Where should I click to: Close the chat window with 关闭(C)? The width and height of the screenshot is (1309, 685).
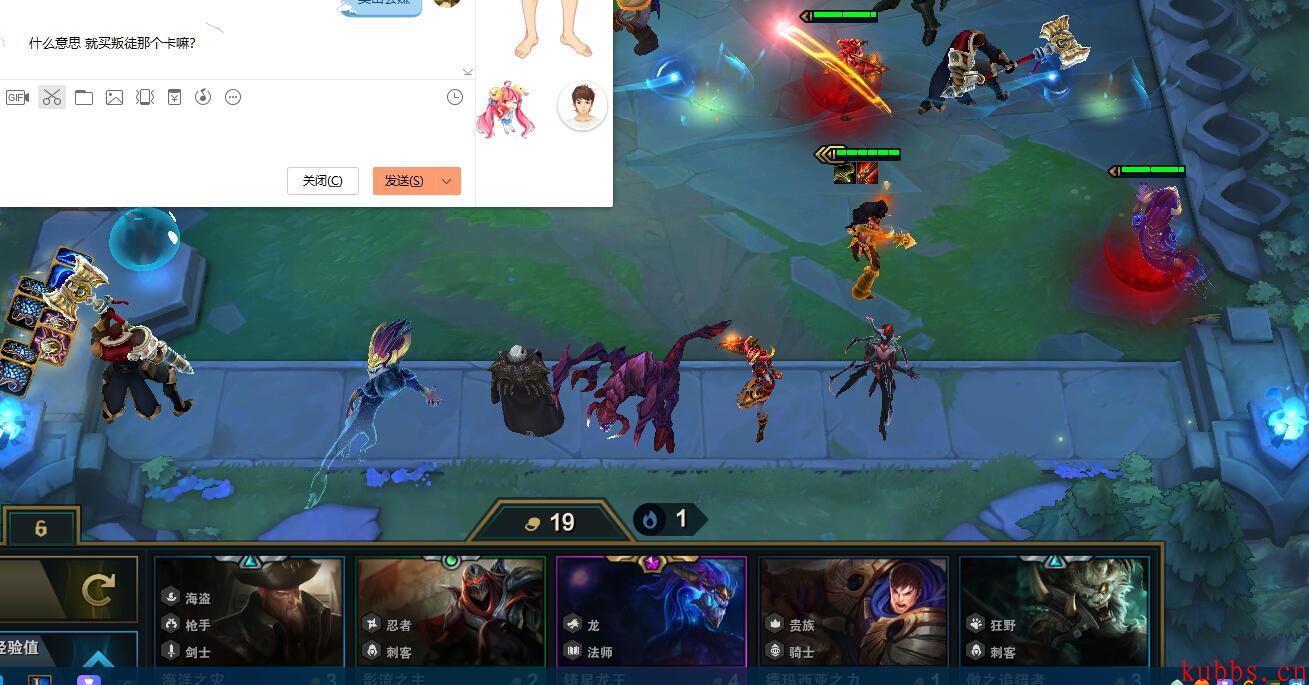[322, 181]
